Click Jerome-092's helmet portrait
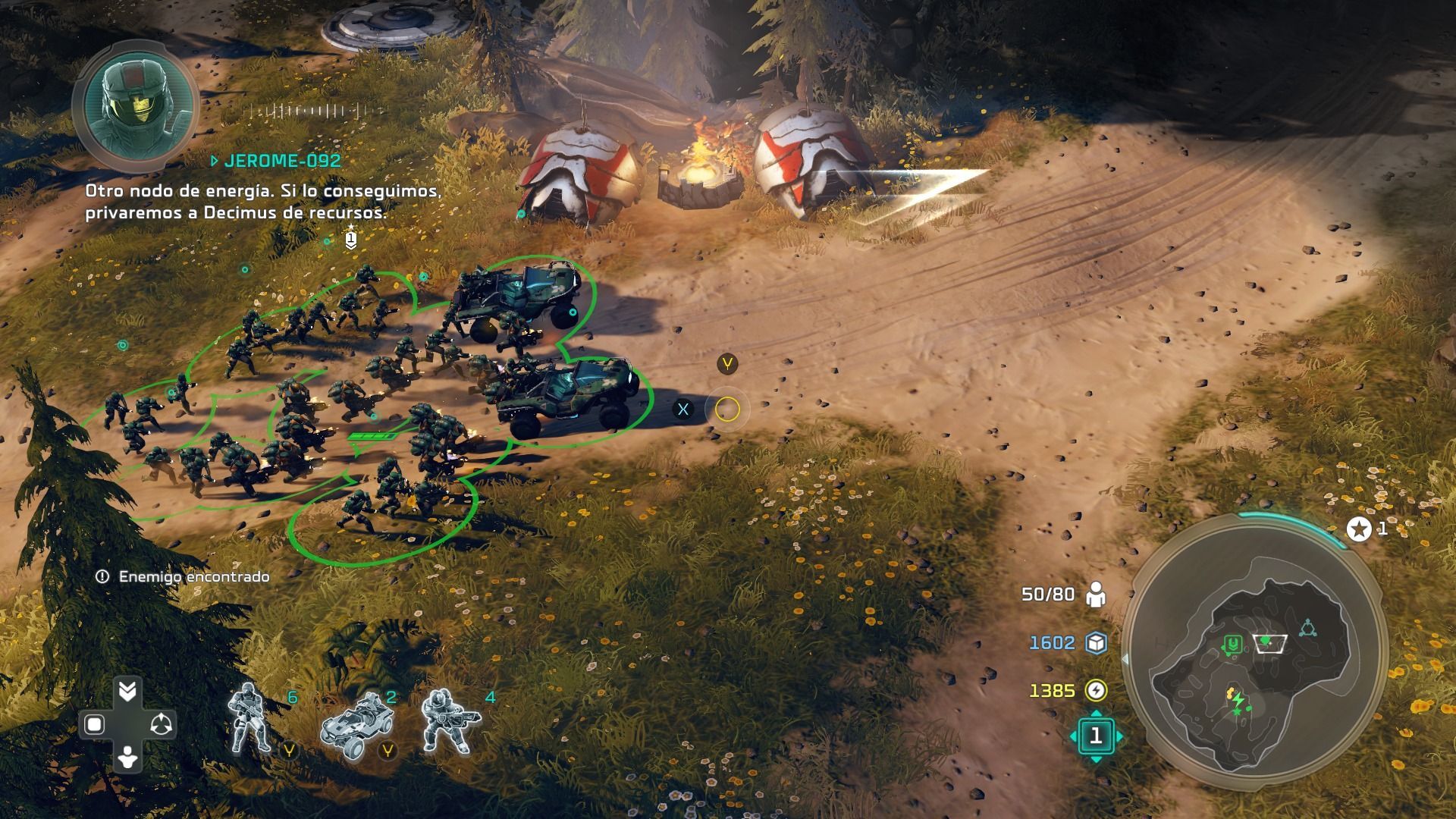Image resolution: width=1456 pixels, height=819 pixels. 134,106
